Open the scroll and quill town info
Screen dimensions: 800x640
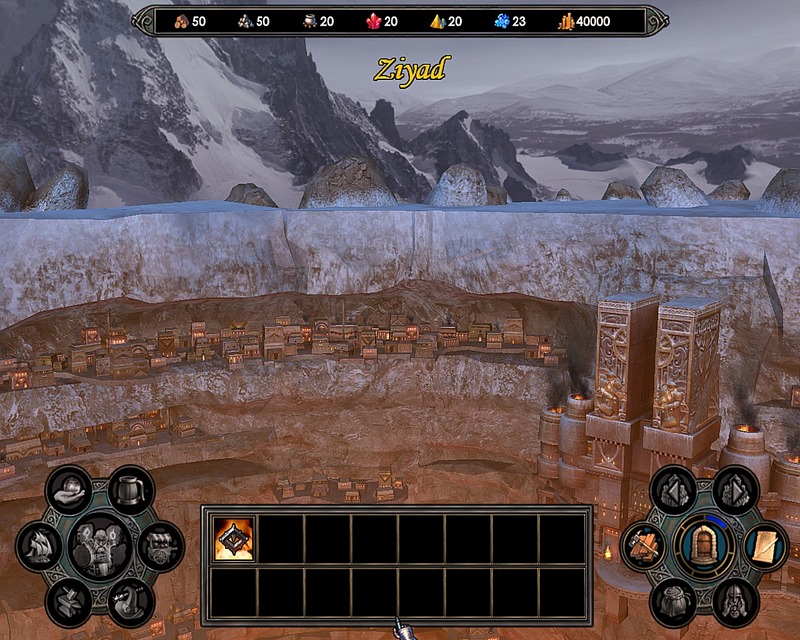click(765, 545)
